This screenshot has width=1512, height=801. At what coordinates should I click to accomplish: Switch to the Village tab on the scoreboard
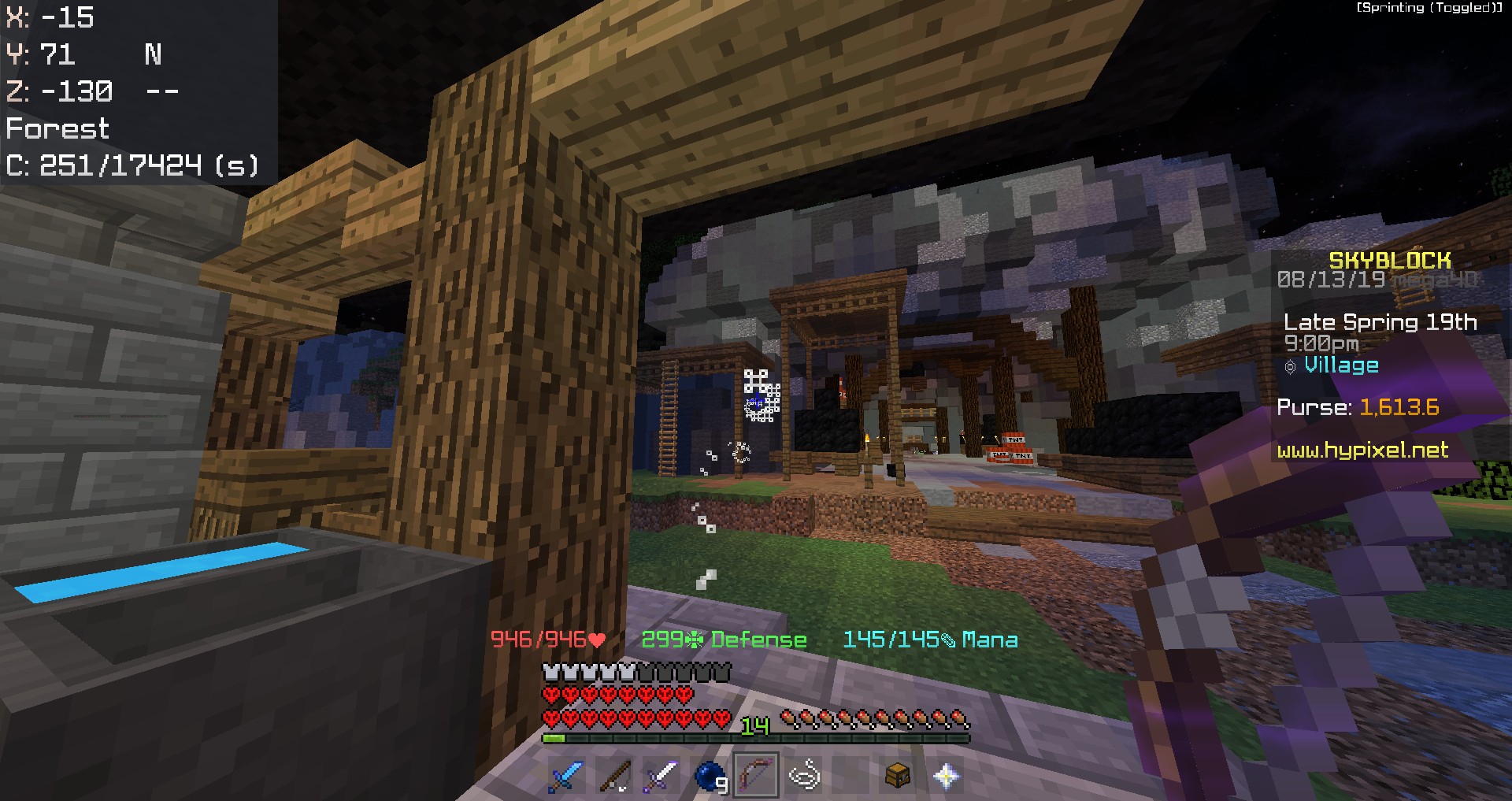1341,365
